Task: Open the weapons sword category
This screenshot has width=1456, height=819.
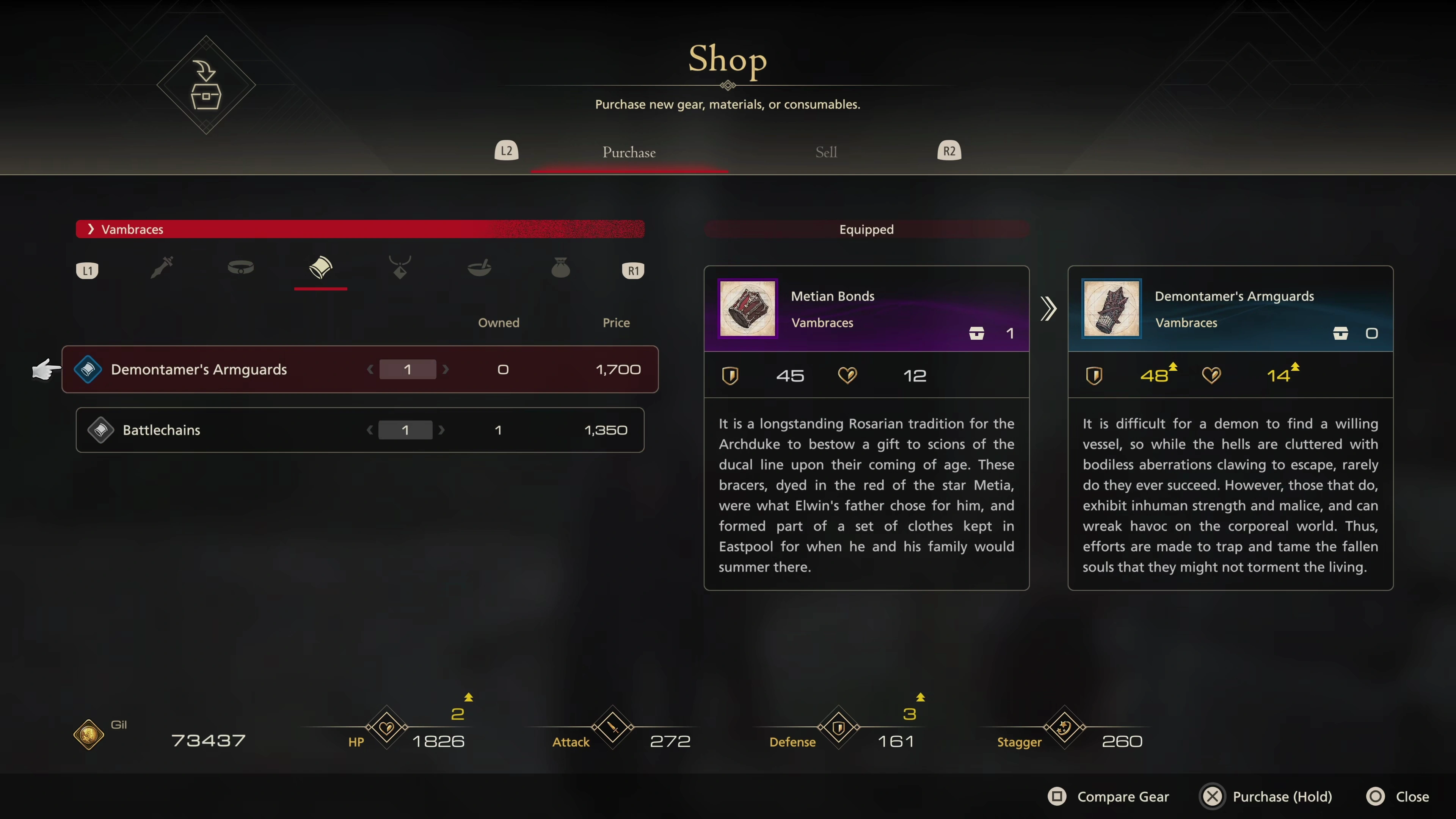Action: point(162,267)
